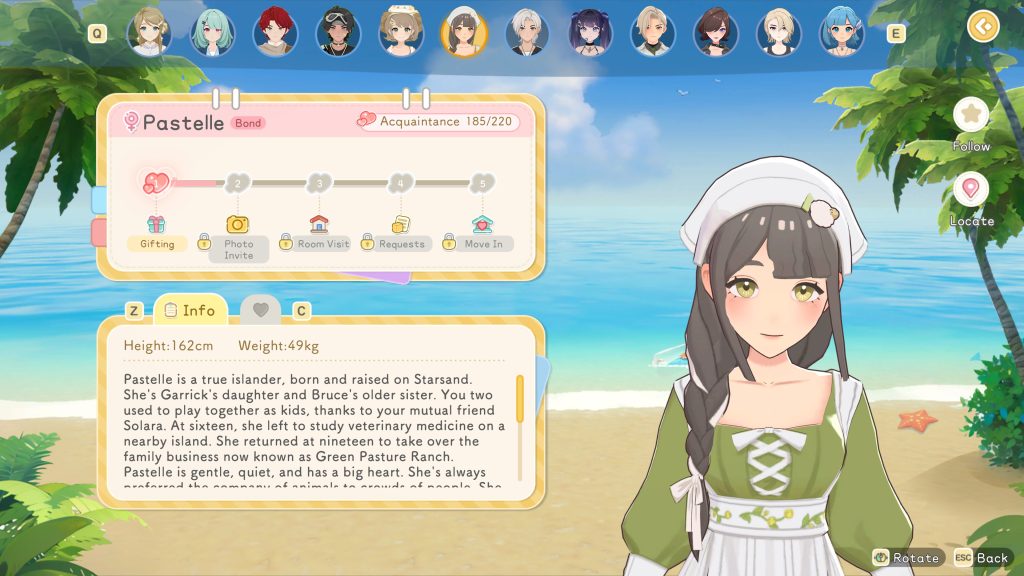
Task: Click the pink Bond tag beside Pastelle
Action: (248, 123)
